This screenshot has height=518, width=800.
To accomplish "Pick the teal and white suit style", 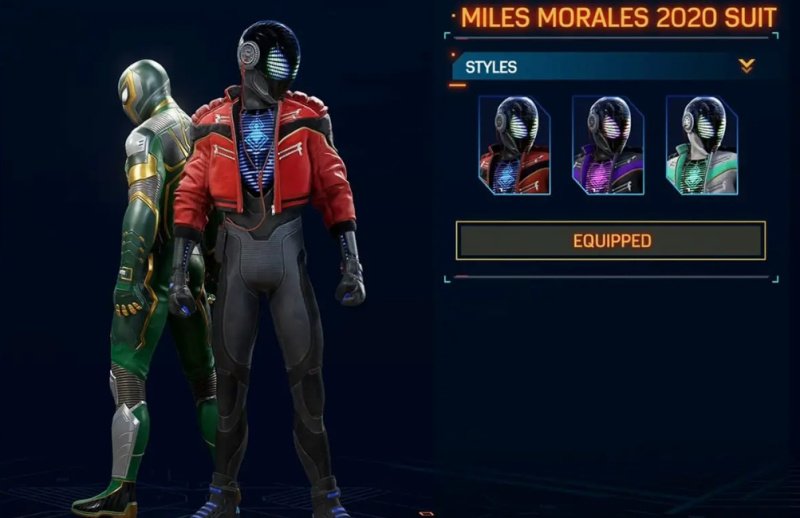I will pos(702,145).
